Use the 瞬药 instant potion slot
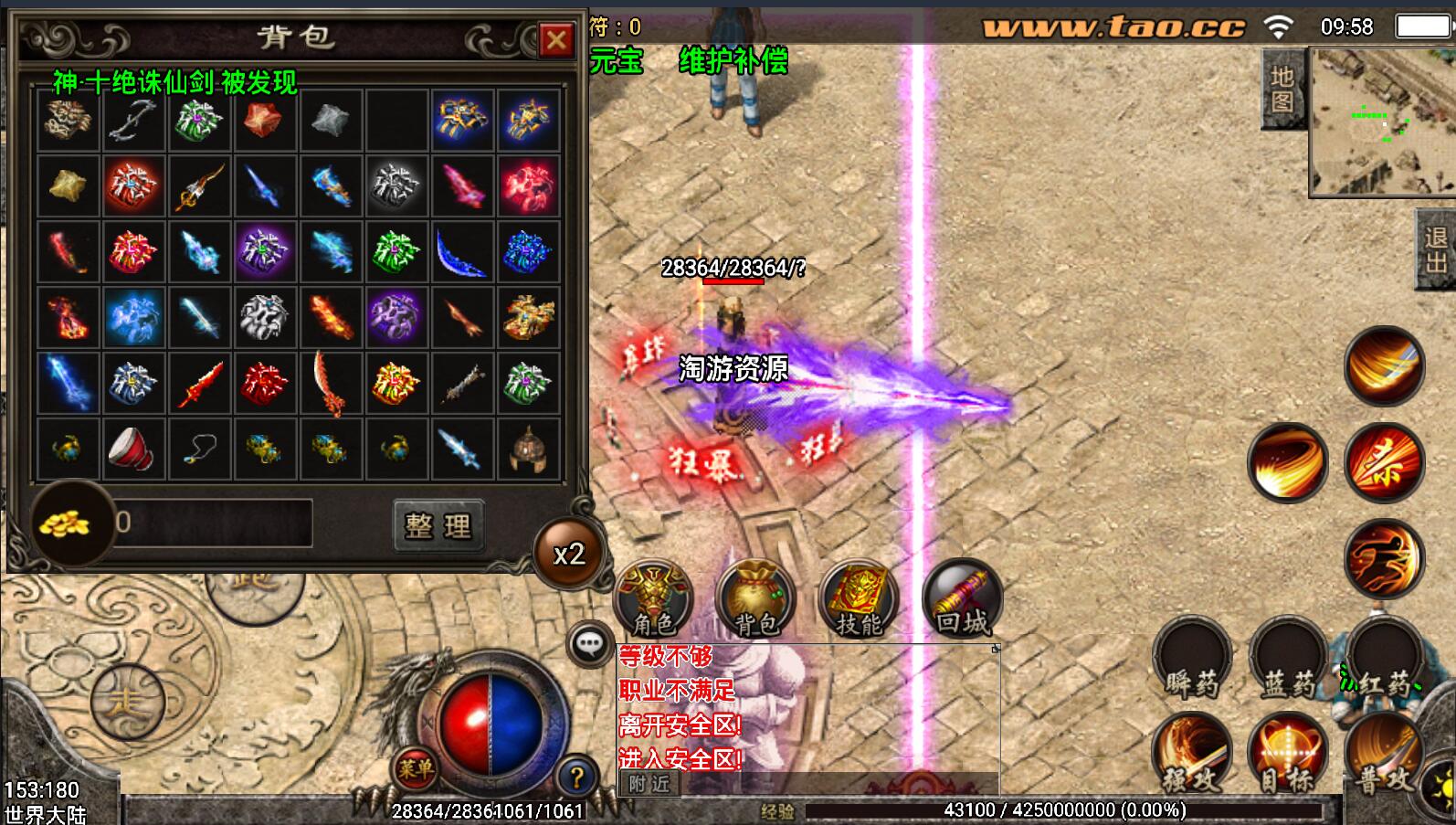 [1192, 660]
